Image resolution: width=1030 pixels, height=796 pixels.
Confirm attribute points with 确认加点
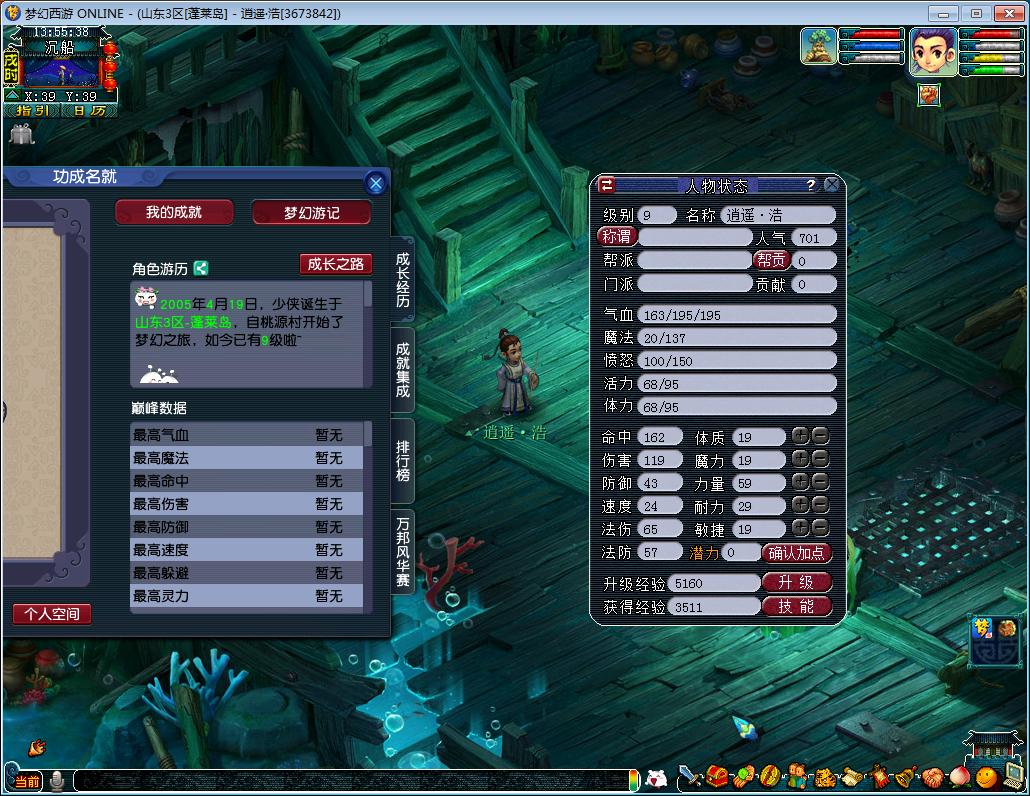point(797,553)
